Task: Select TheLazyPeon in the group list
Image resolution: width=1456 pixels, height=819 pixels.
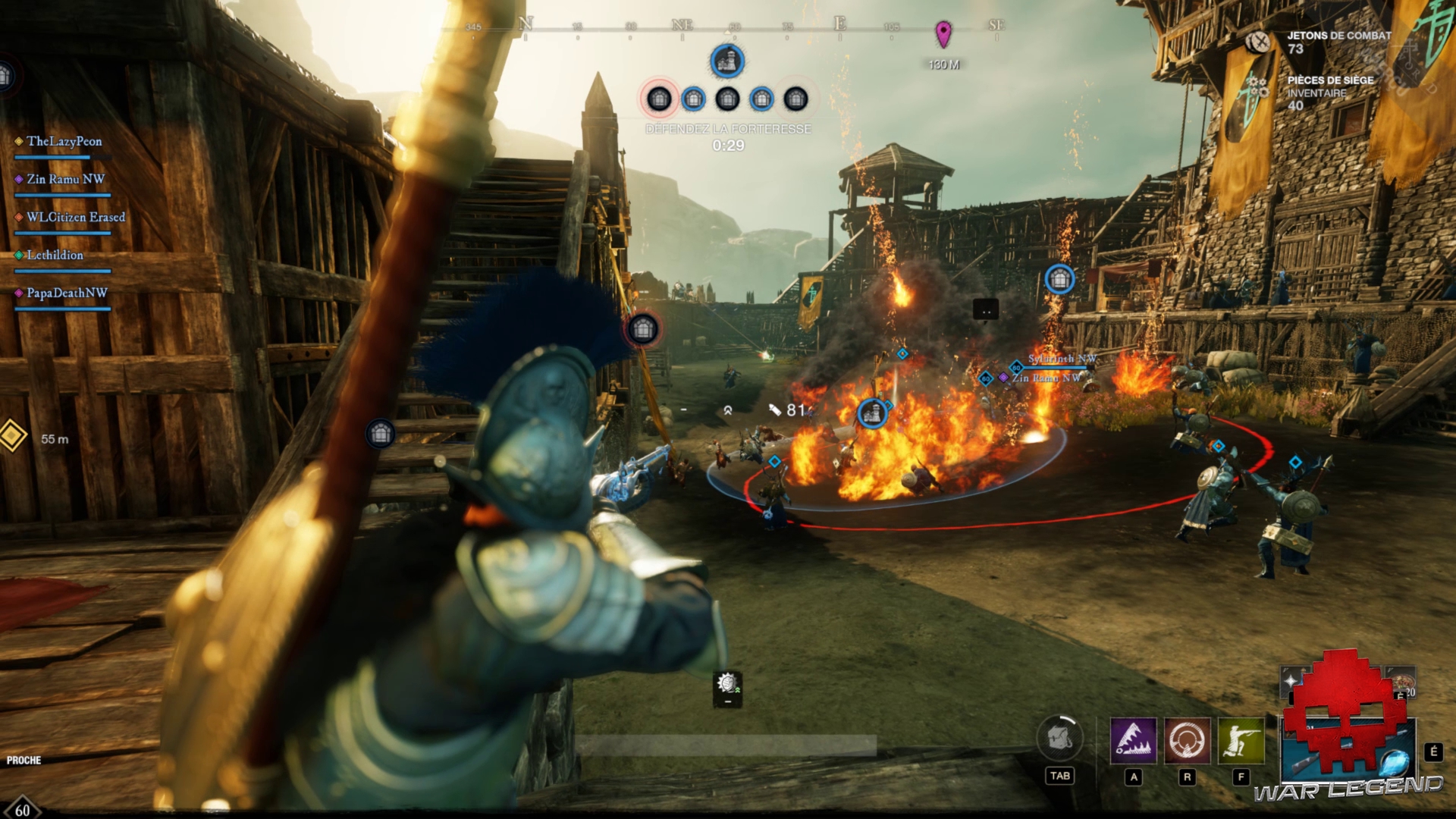Action: tap(64, 142)
